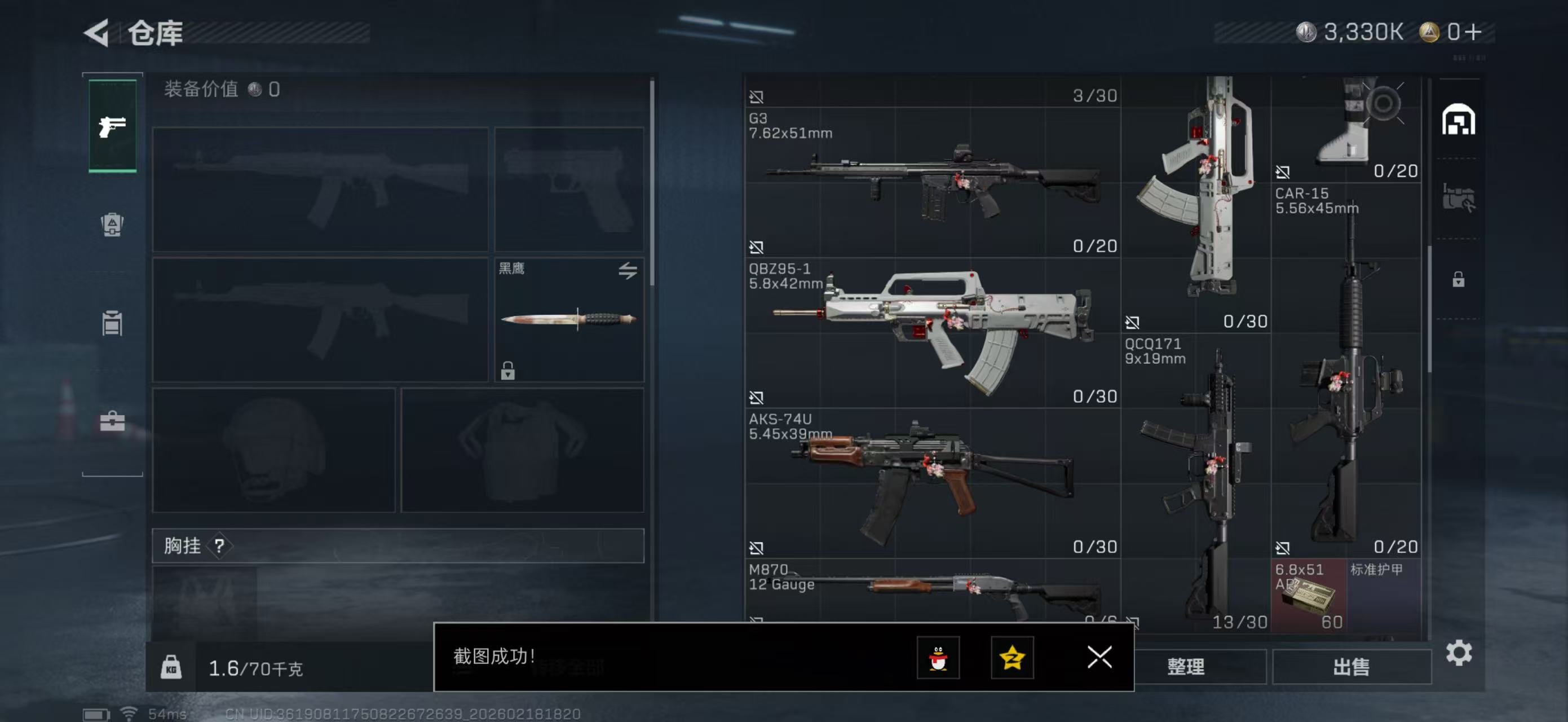Viewport: 1568px width, 722px height.
Task: Show the 胸挂 help tooltip
Action: coord(219,546)
